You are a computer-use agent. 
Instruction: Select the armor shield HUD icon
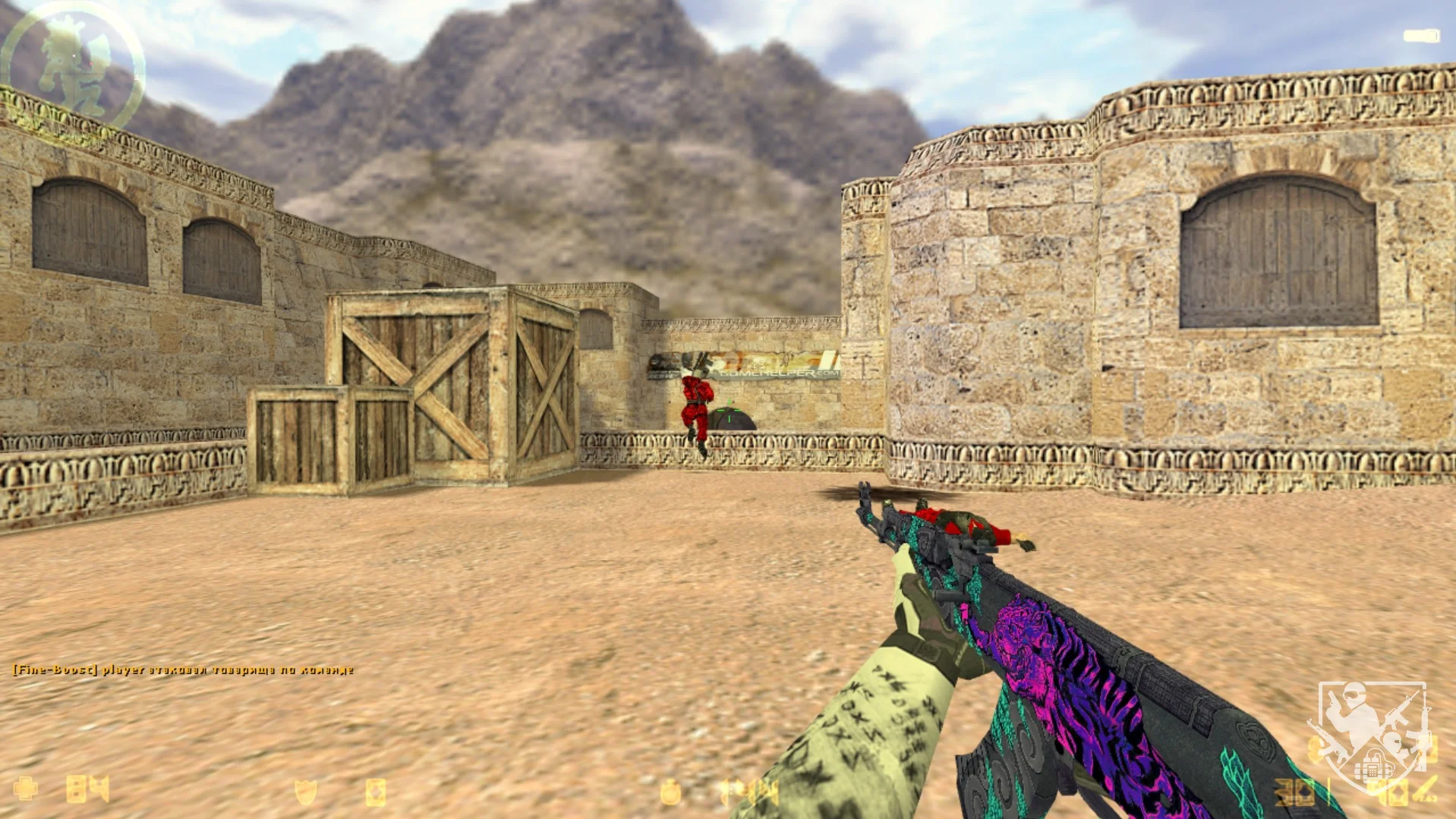click(305, 792)
